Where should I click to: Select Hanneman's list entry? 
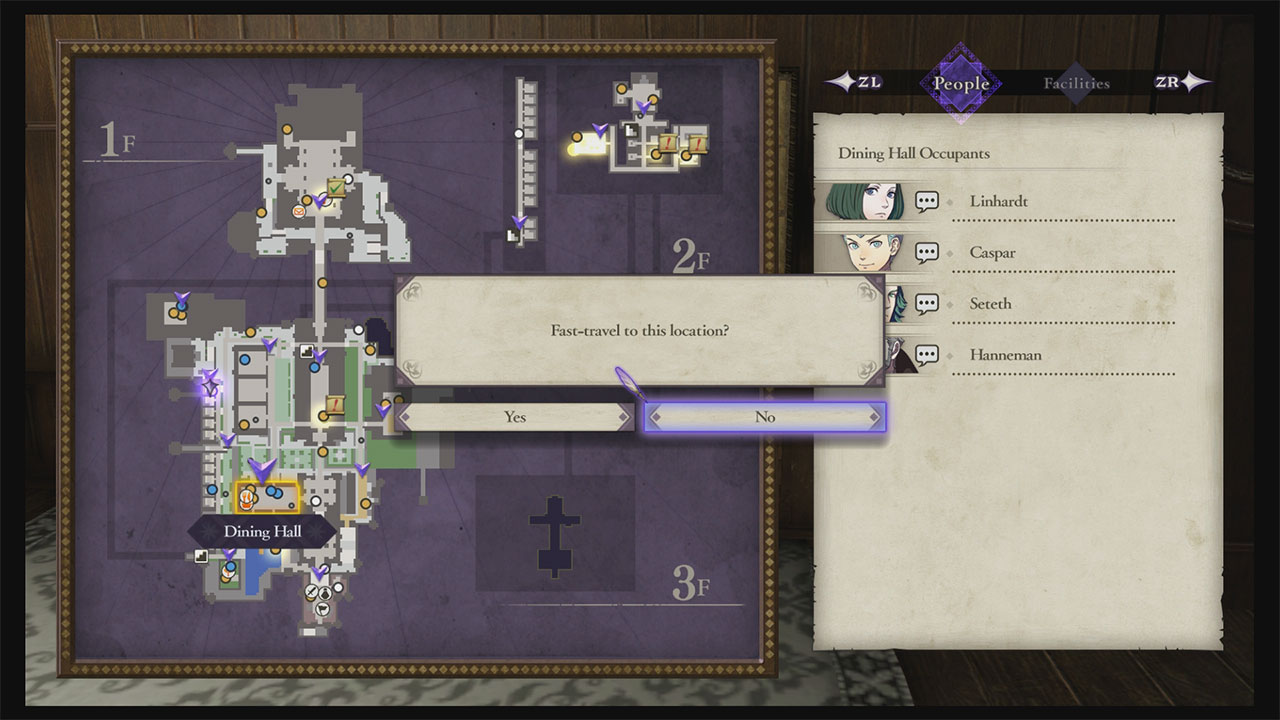pyautogui.click(x=1006, y=355)
